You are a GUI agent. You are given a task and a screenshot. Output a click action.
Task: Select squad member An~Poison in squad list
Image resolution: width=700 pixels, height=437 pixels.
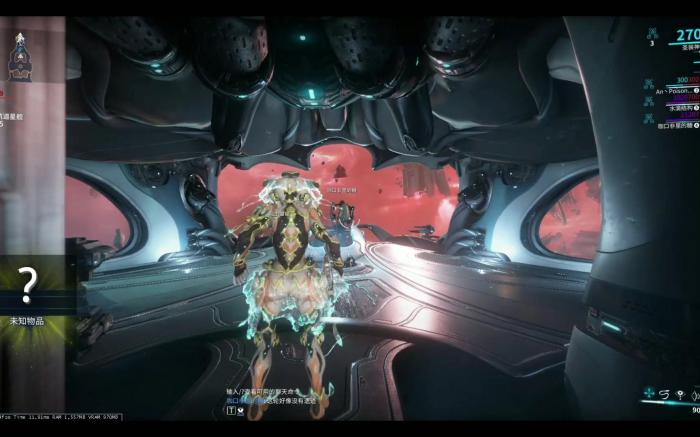pyautogui.click(x=672, y=90)
